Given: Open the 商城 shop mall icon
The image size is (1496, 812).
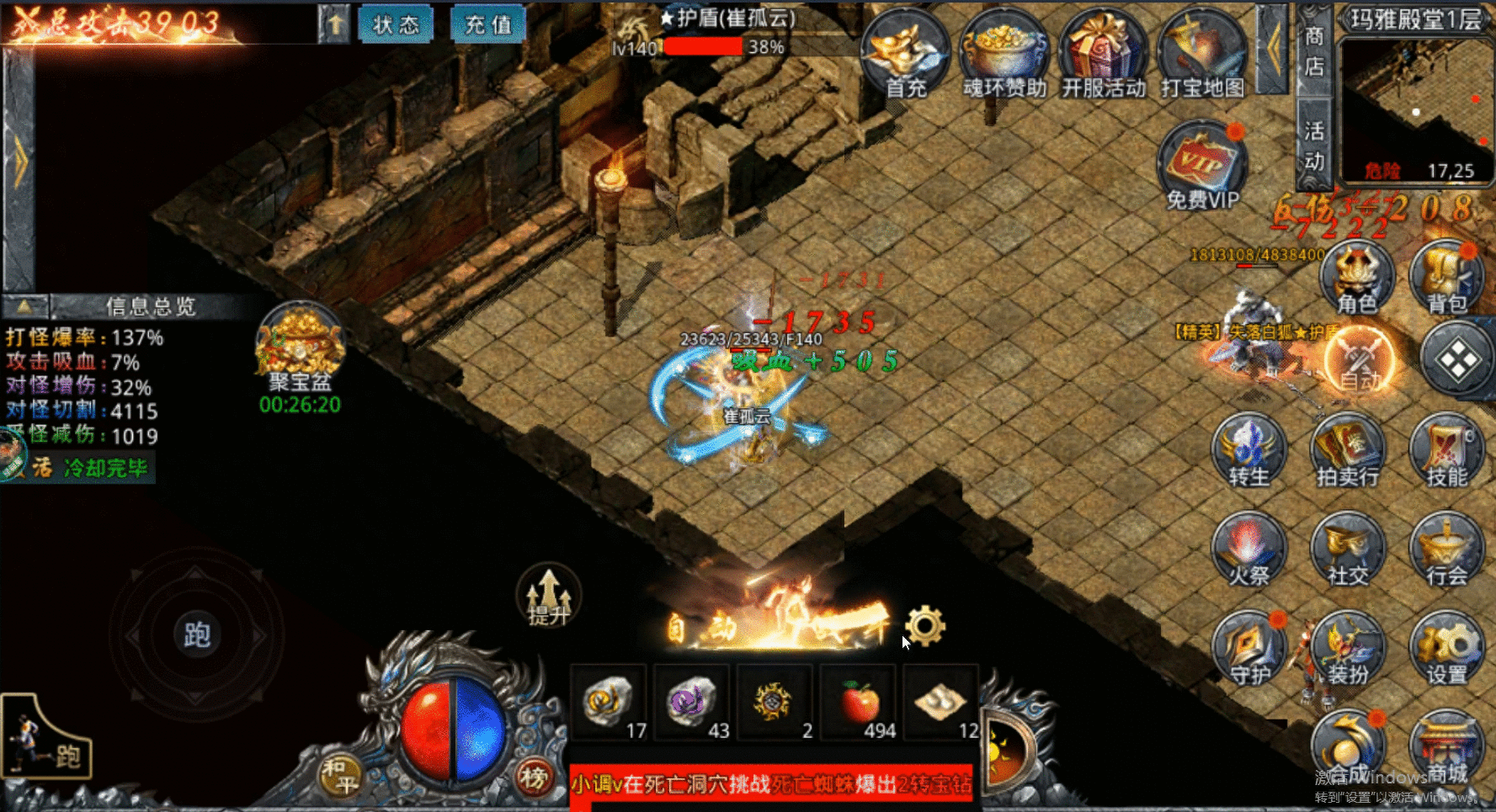Looking at the screenshot, I should (x=1446, y=749).
